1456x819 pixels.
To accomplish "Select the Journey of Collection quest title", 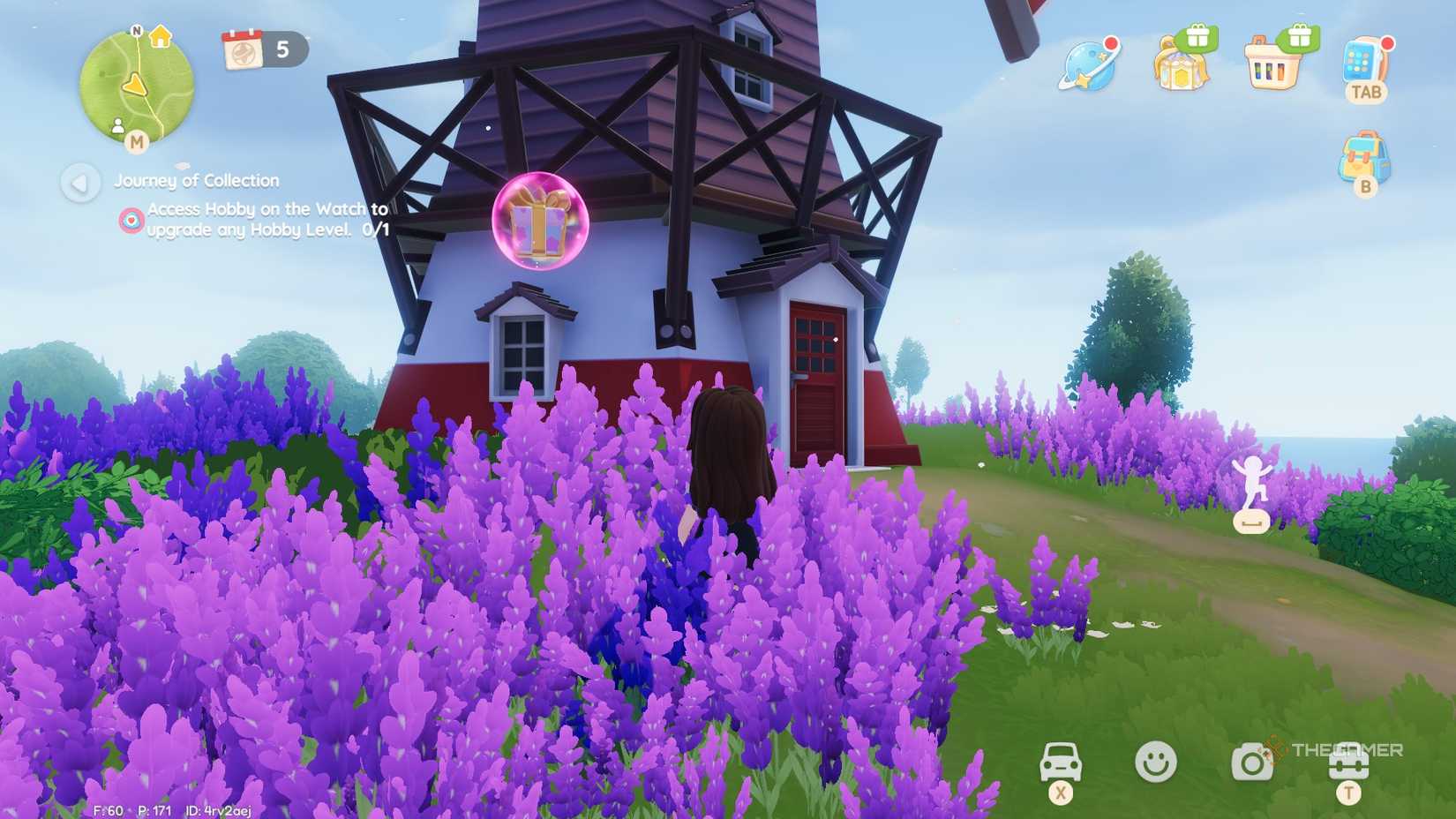I will pos(195,180).
